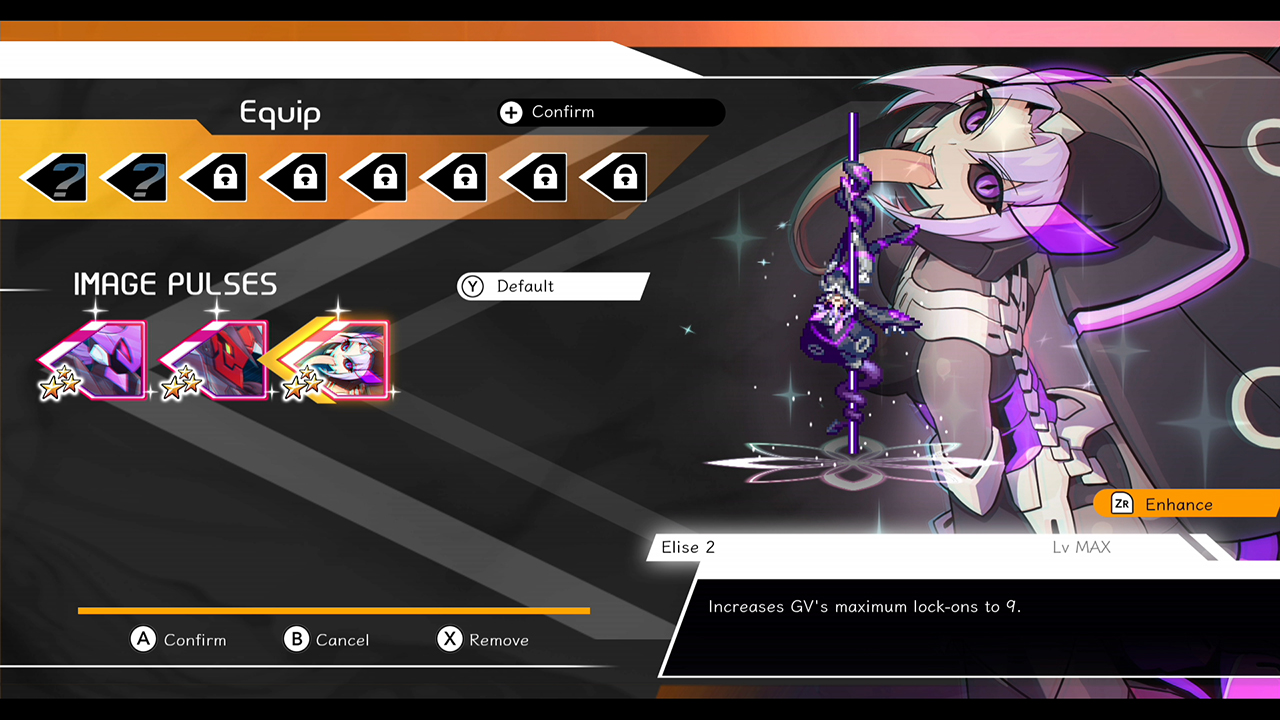Select the first unrevealed "?" equip slot
Viewport: 1280px width, 720px height.
click(x=55, y=177)
